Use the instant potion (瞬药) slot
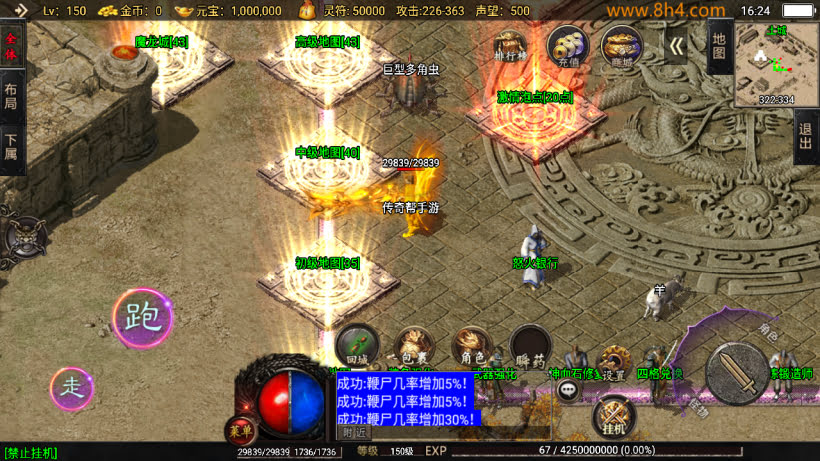The height and width of the screenshot is (461, 820). click(x=530, y=346)
